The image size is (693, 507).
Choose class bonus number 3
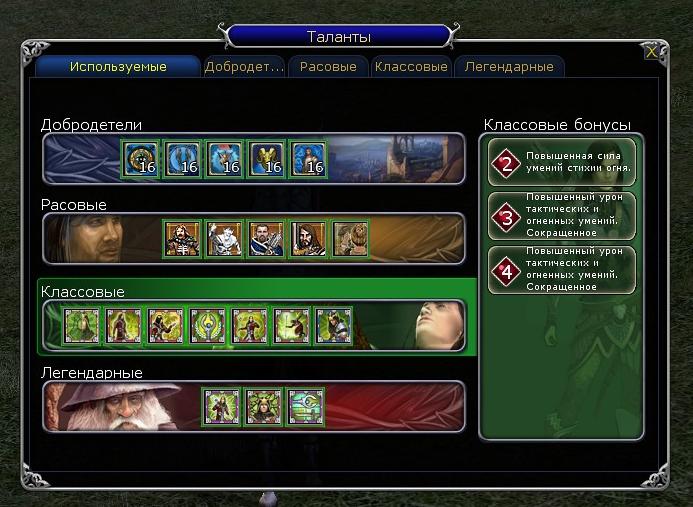[x=562, y=217]
